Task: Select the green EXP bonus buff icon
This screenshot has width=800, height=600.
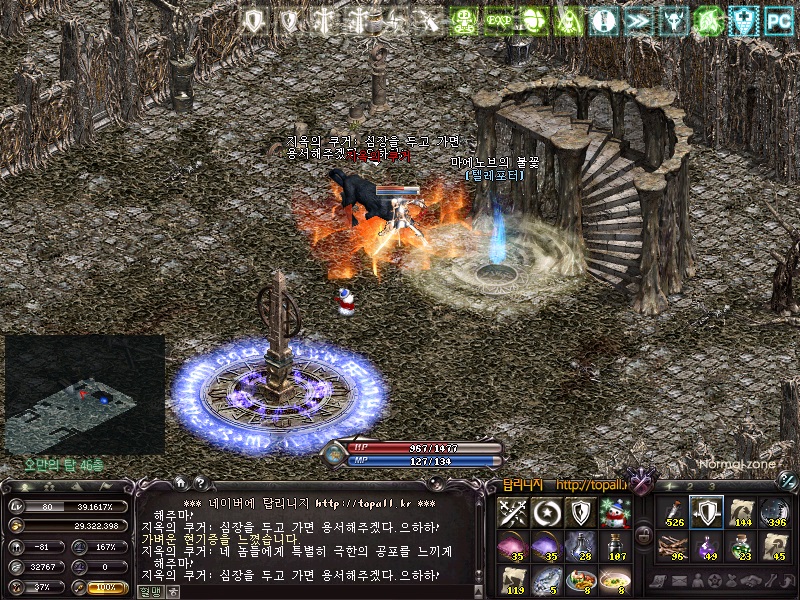Action: click(498, 20)
